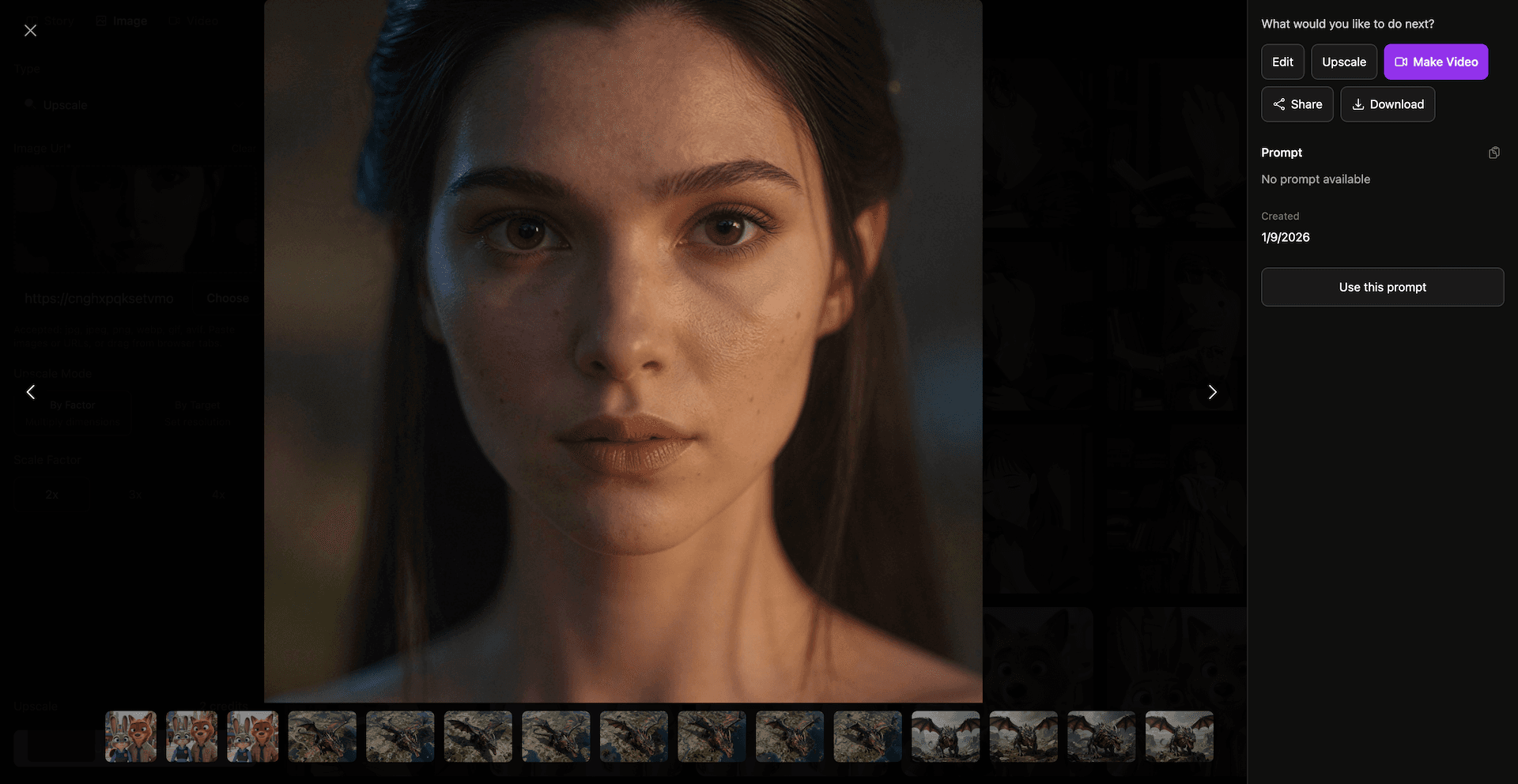This screenshot has height=784, width=1518.
Task: Click the Share icon
Action: coord(1279,104)
